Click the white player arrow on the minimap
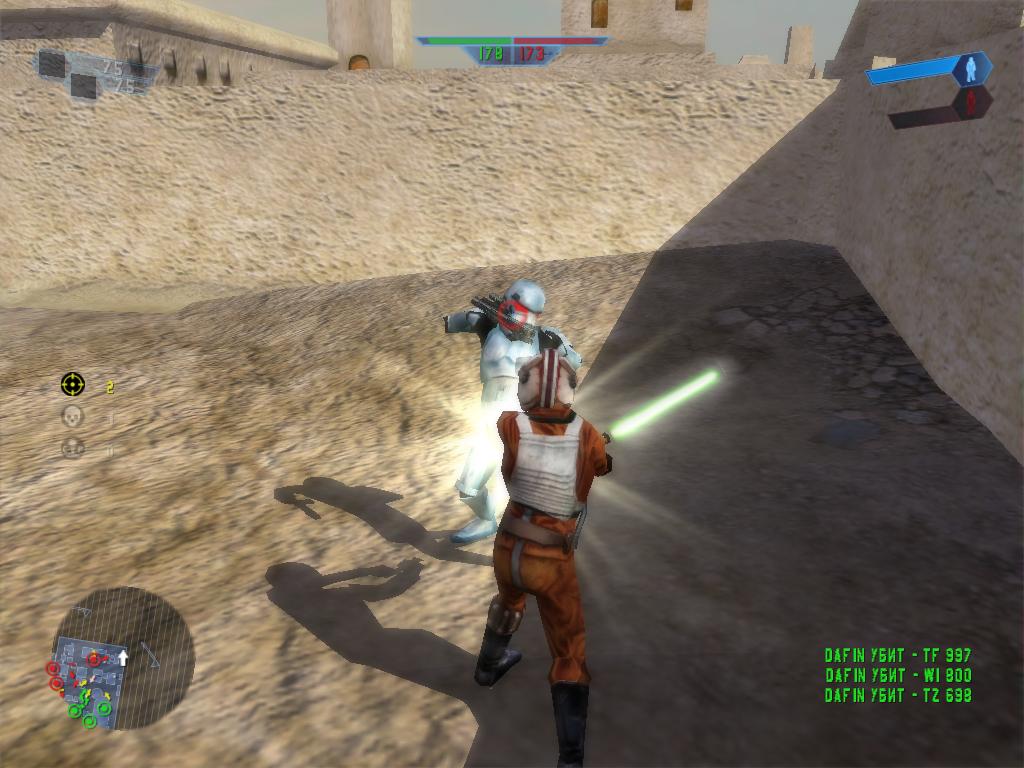This screenshot has height=768, width=1024. pyautogui.click(x=123, y=657)
